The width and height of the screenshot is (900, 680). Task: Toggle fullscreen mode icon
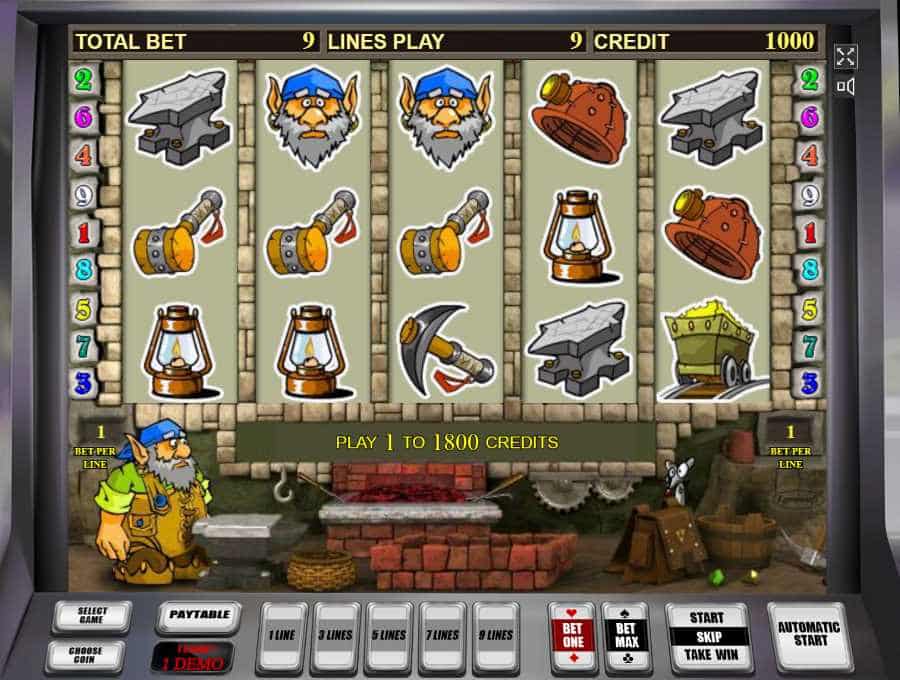click(x=846, y=56)
